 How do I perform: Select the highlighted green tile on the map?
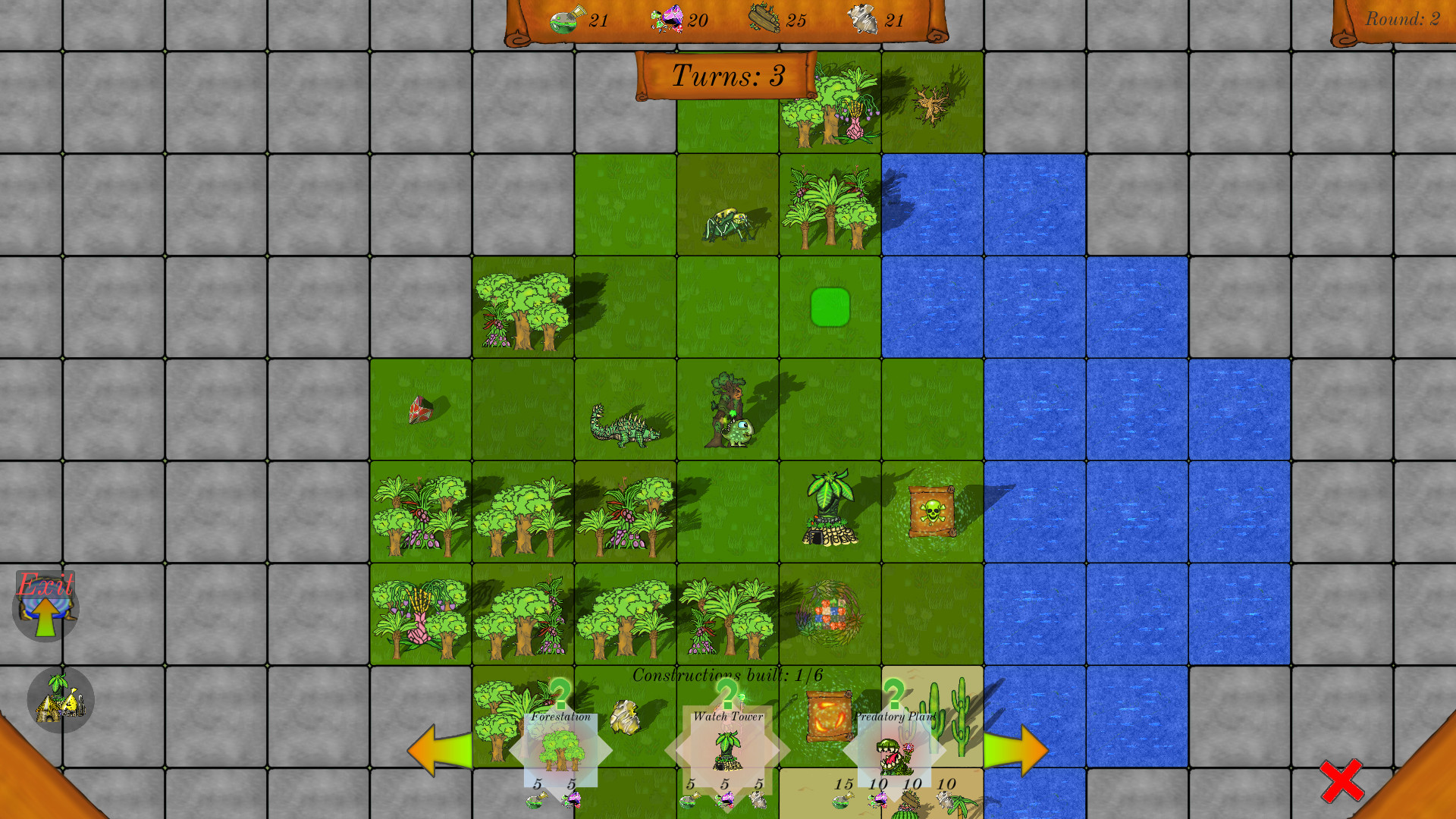830,306
